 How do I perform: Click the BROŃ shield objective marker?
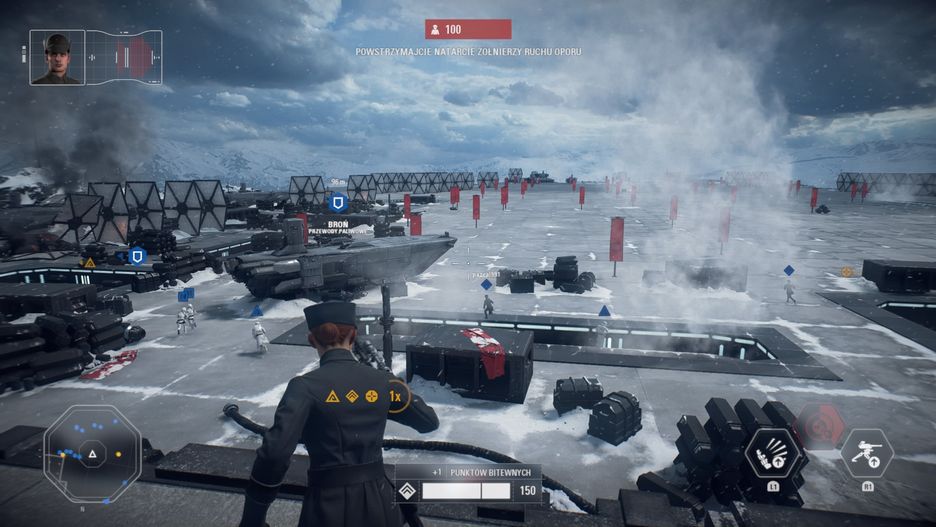click(x=337, y=202)
